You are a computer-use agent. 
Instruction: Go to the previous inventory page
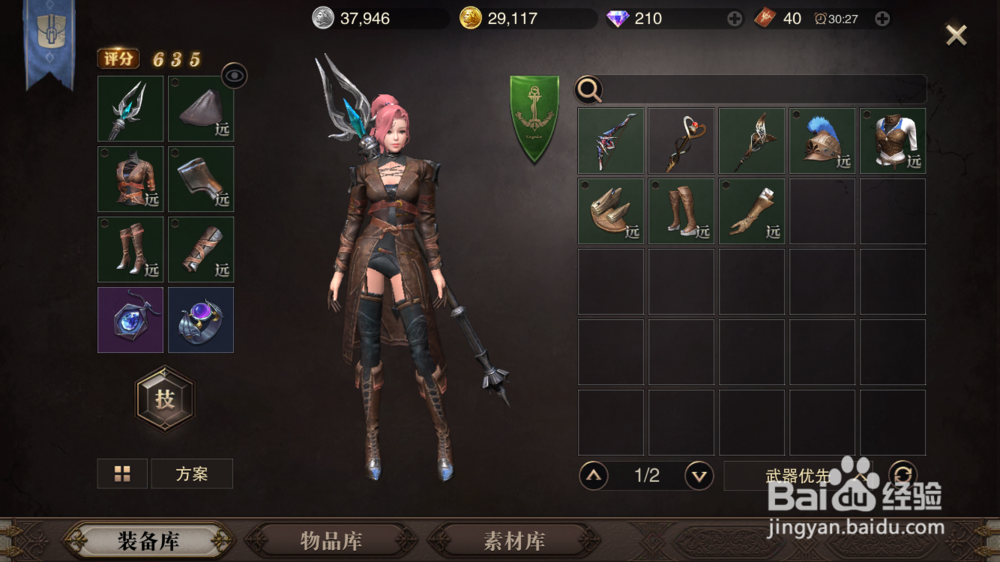tap(594, 475)
